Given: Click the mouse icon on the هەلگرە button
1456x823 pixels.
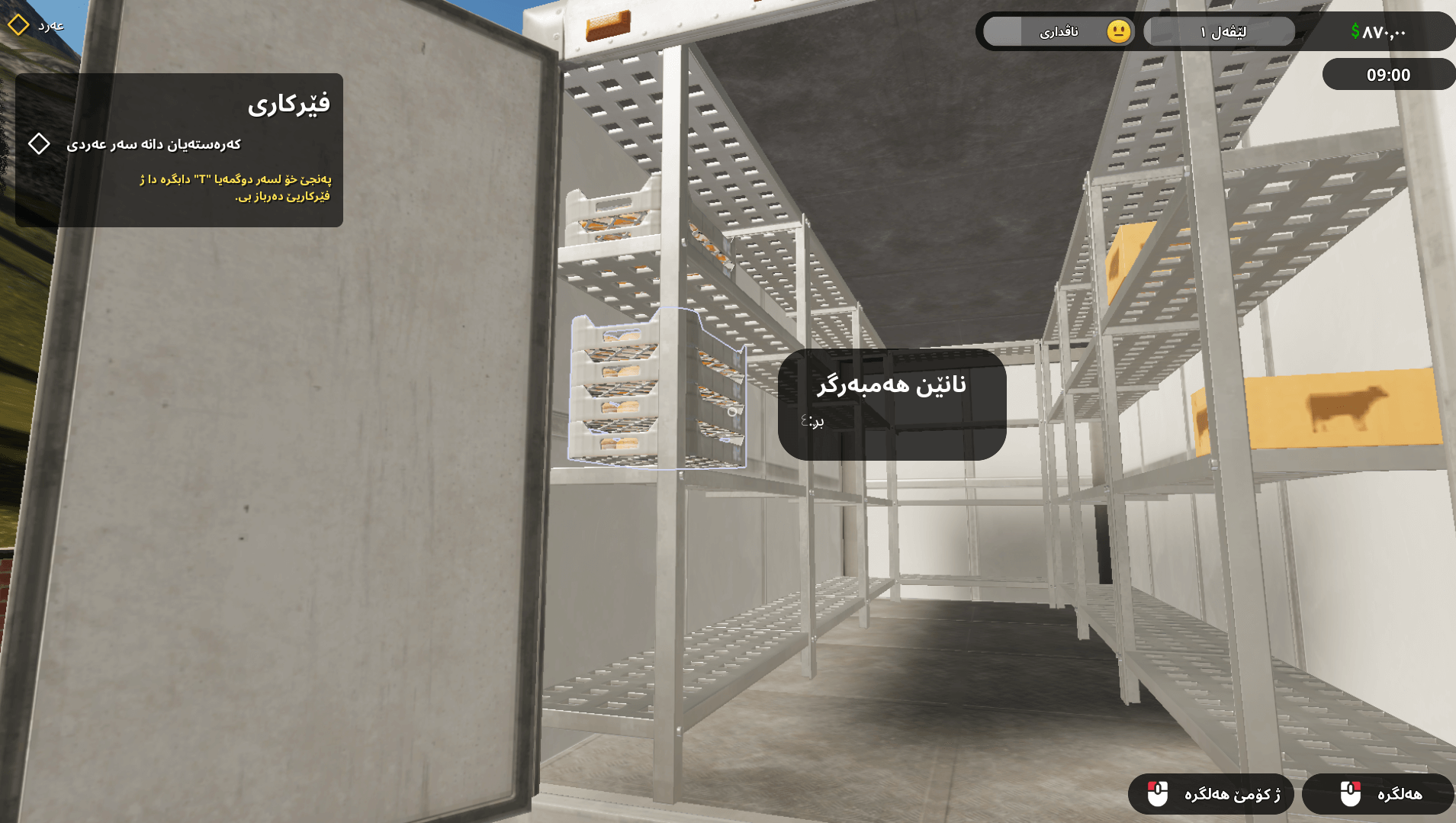Looking at the screenshot, I should pos(1351,794).
